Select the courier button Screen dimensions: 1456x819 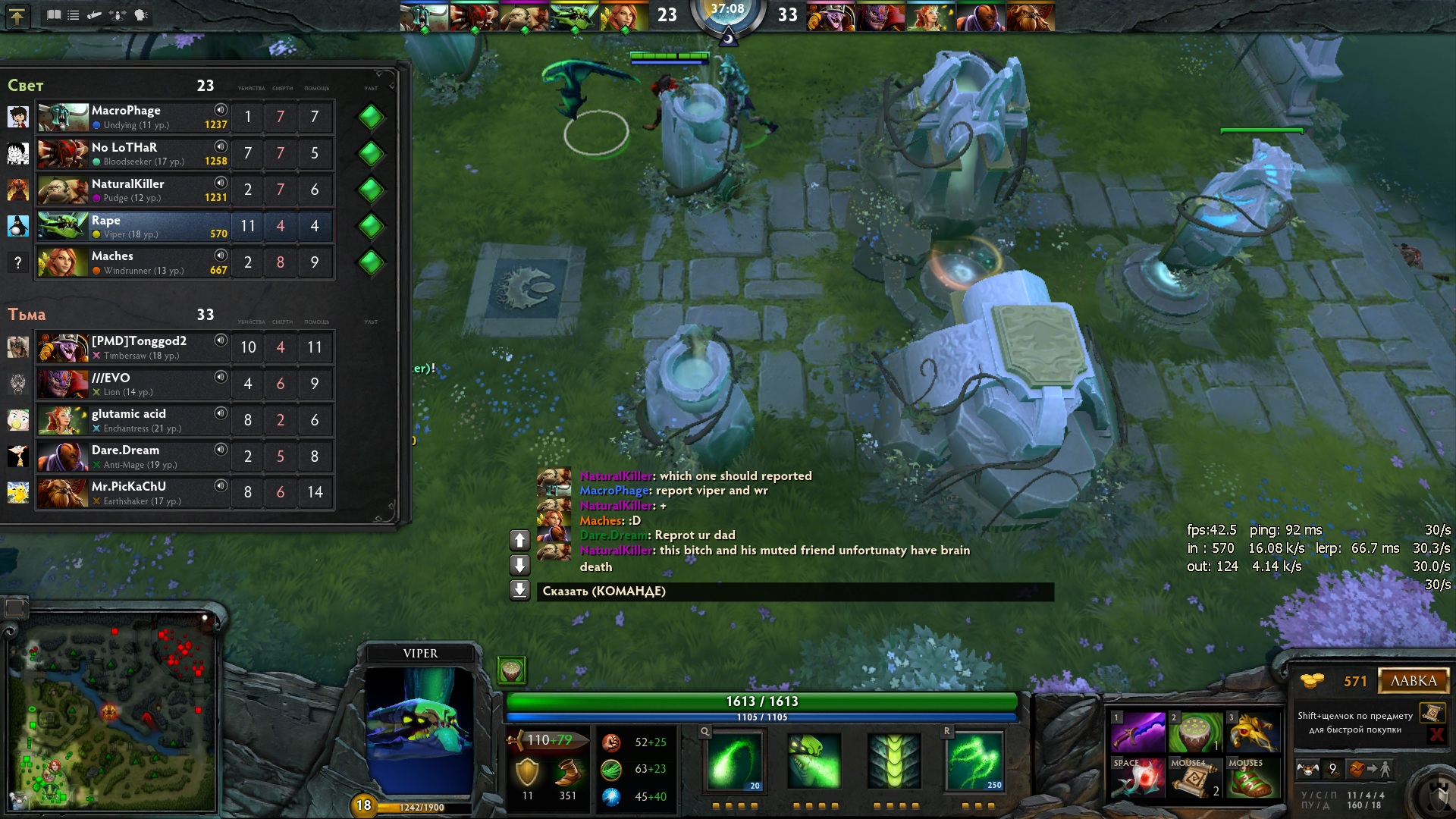[x=1308, y=769]
